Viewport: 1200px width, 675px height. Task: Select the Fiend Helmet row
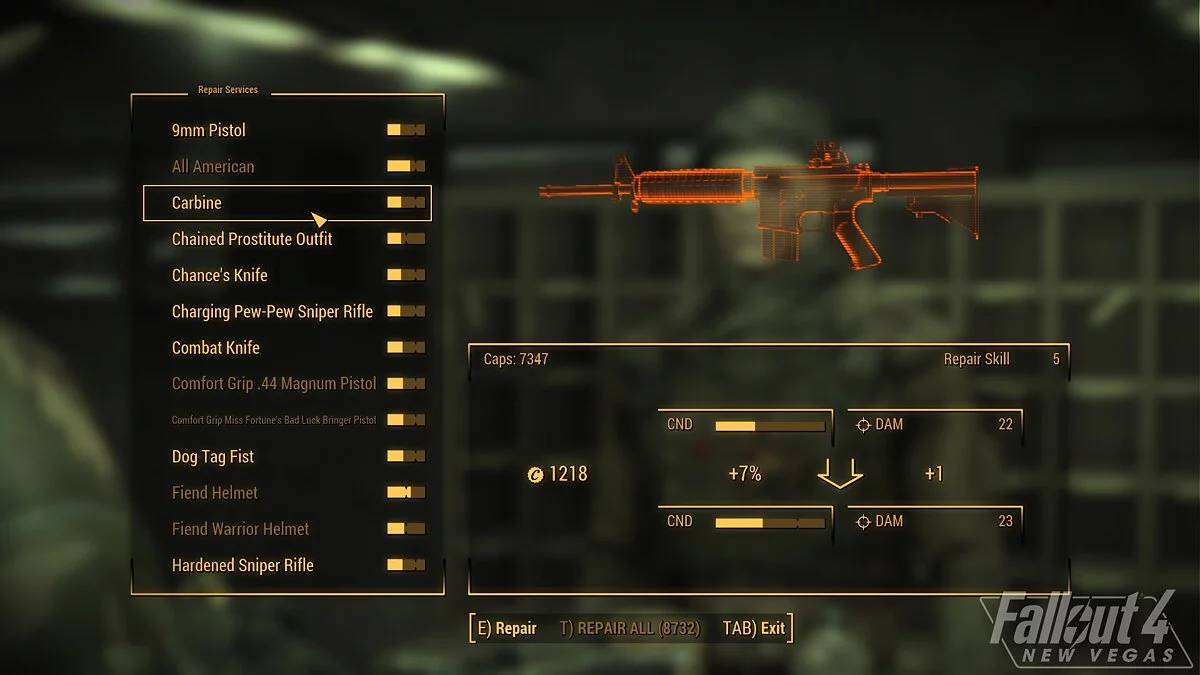click(x=215, y=492)
